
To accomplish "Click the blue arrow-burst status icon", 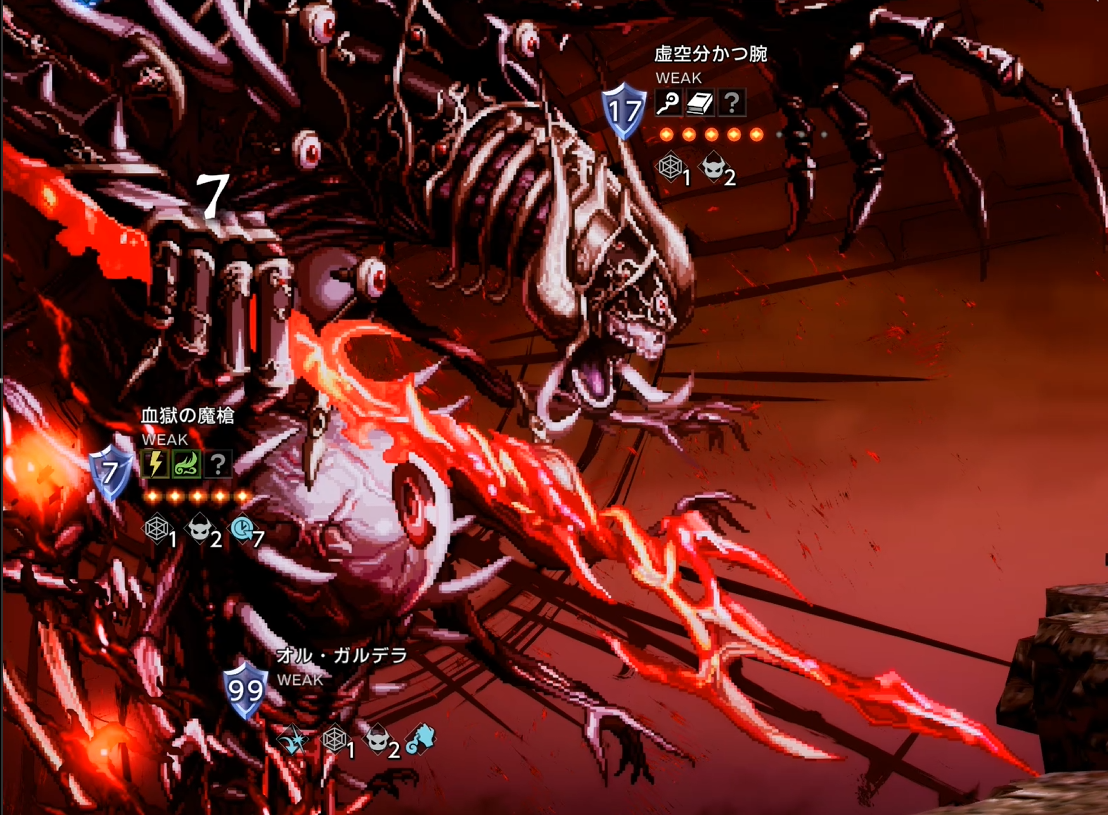I will 292,741.
